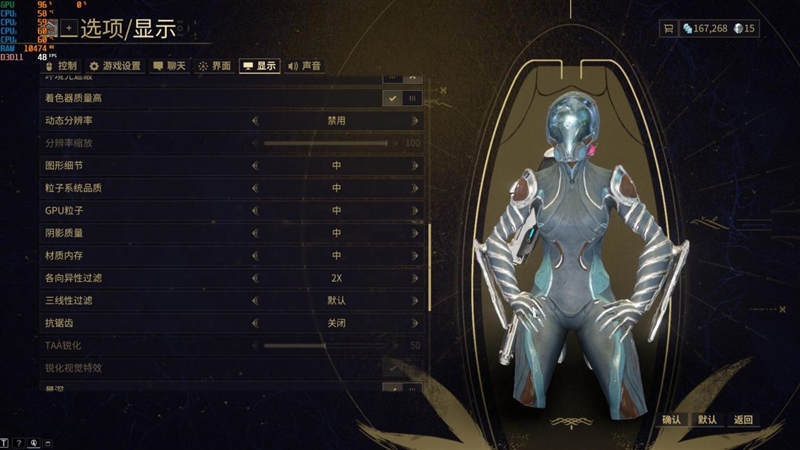Lower 粒子系统品质 with left arrow
Screen dimensions: 800x450
click(255, 188)
